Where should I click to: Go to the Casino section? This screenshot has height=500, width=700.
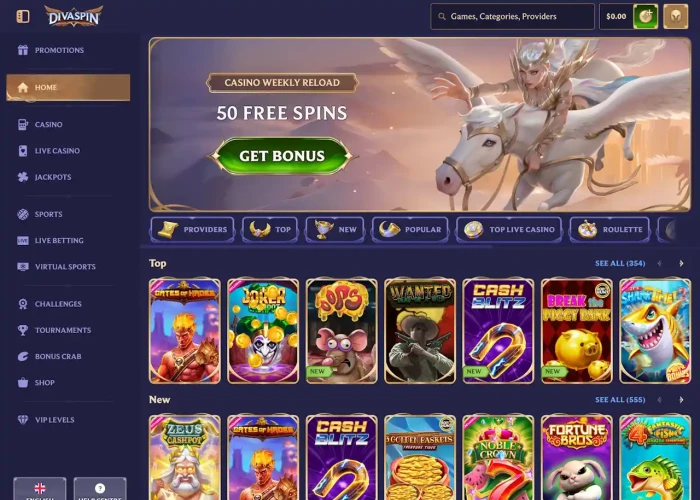pyautogui.click(x=48, y=125)
